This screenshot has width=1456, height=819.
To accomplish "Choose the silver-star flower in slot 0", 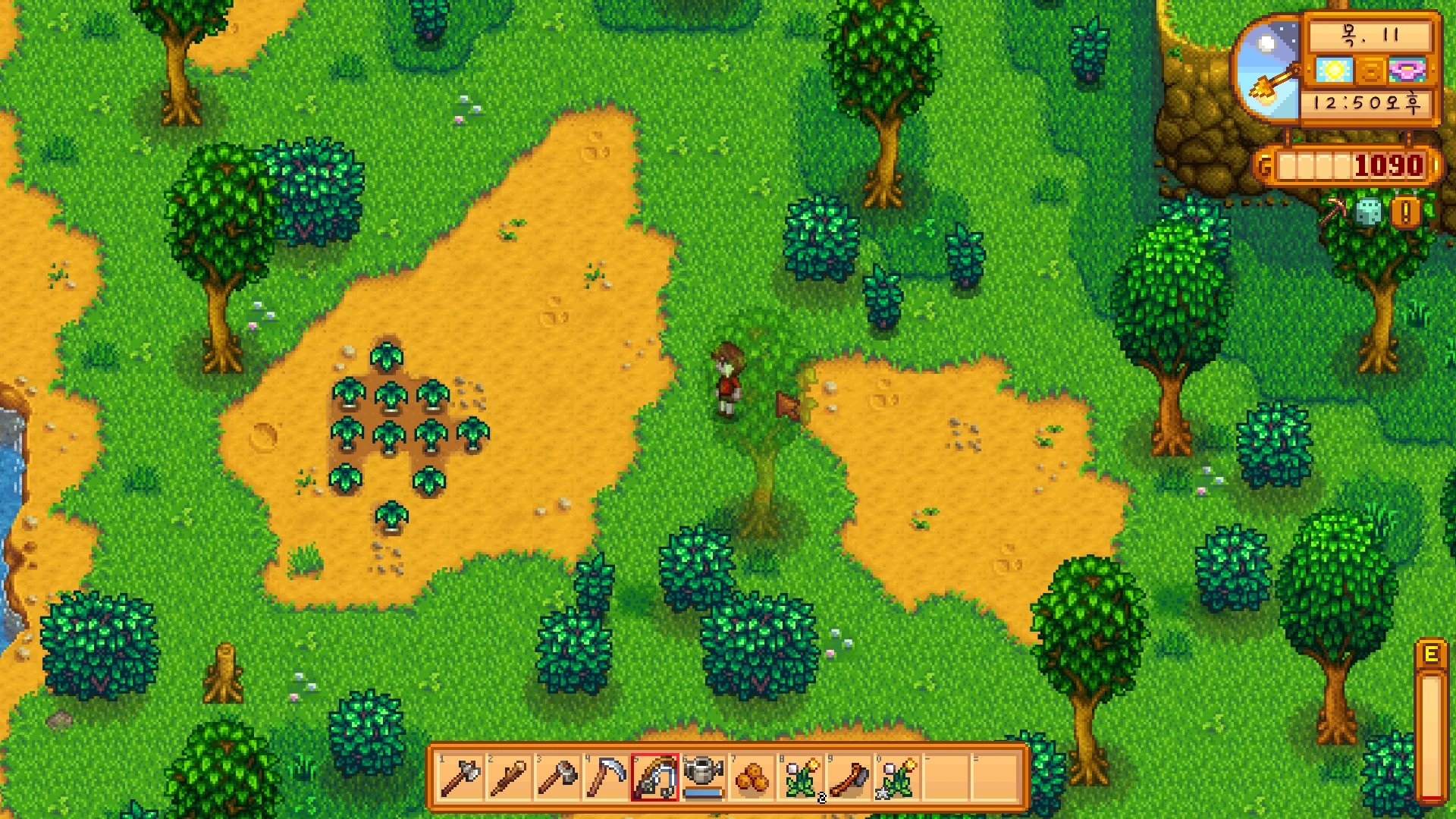I will pyautogui.click(x=898, y=777).
